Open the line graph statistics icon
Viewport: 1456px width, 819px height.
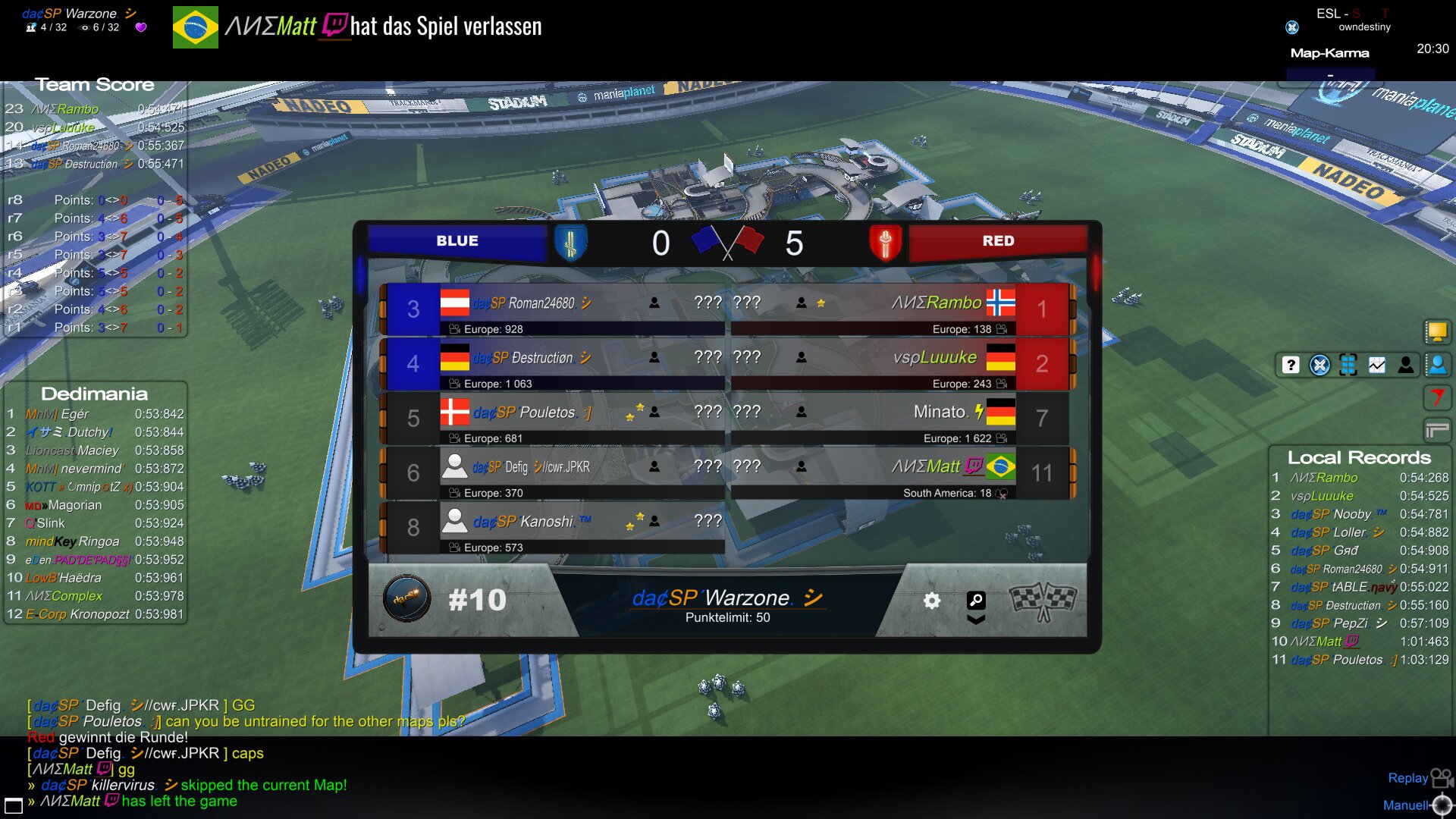(x=1377, y=365)
